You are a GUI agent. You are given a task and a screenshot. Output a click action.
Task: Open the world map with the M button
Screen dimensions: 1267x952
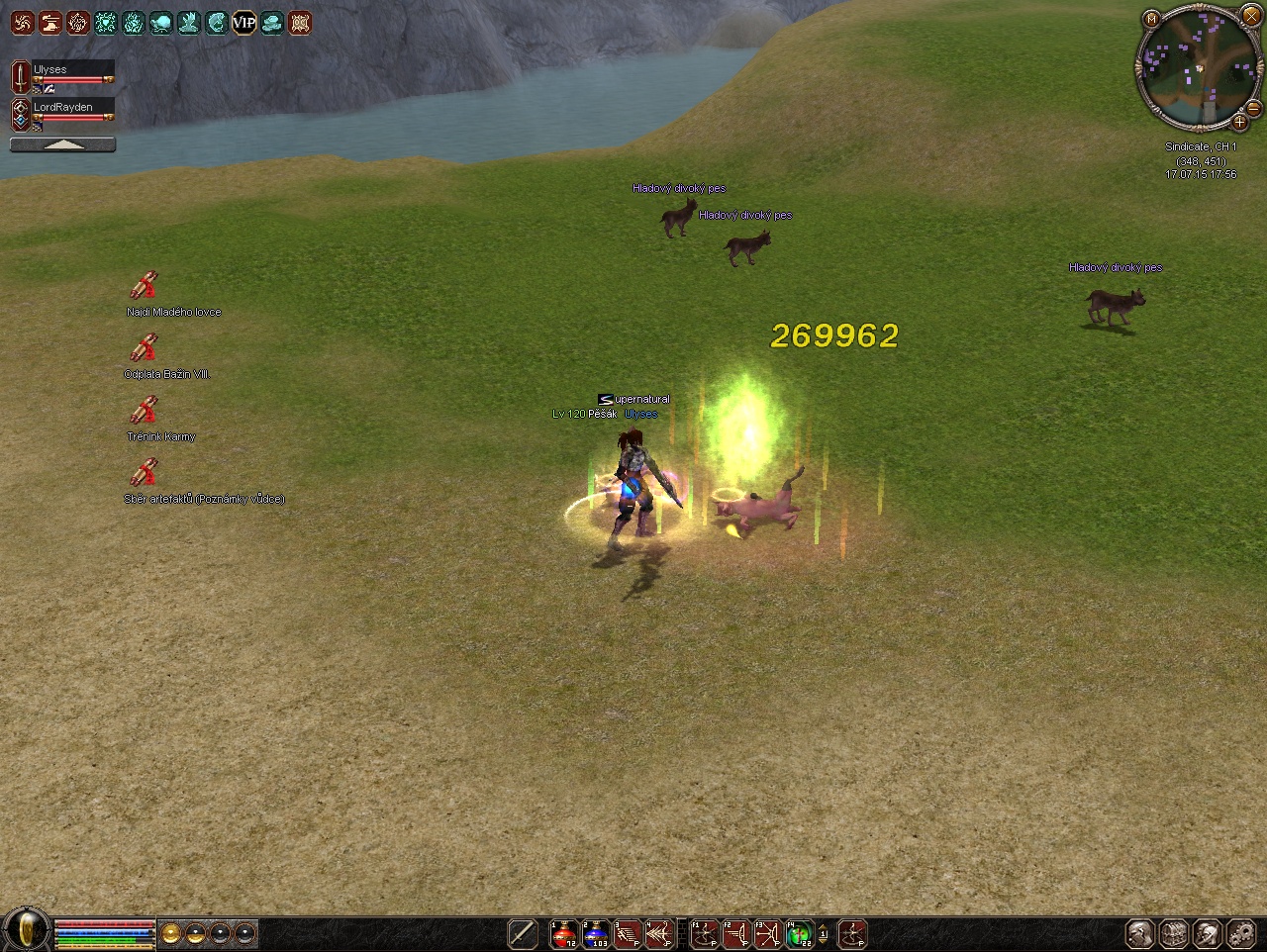(x=1151, y=19)
